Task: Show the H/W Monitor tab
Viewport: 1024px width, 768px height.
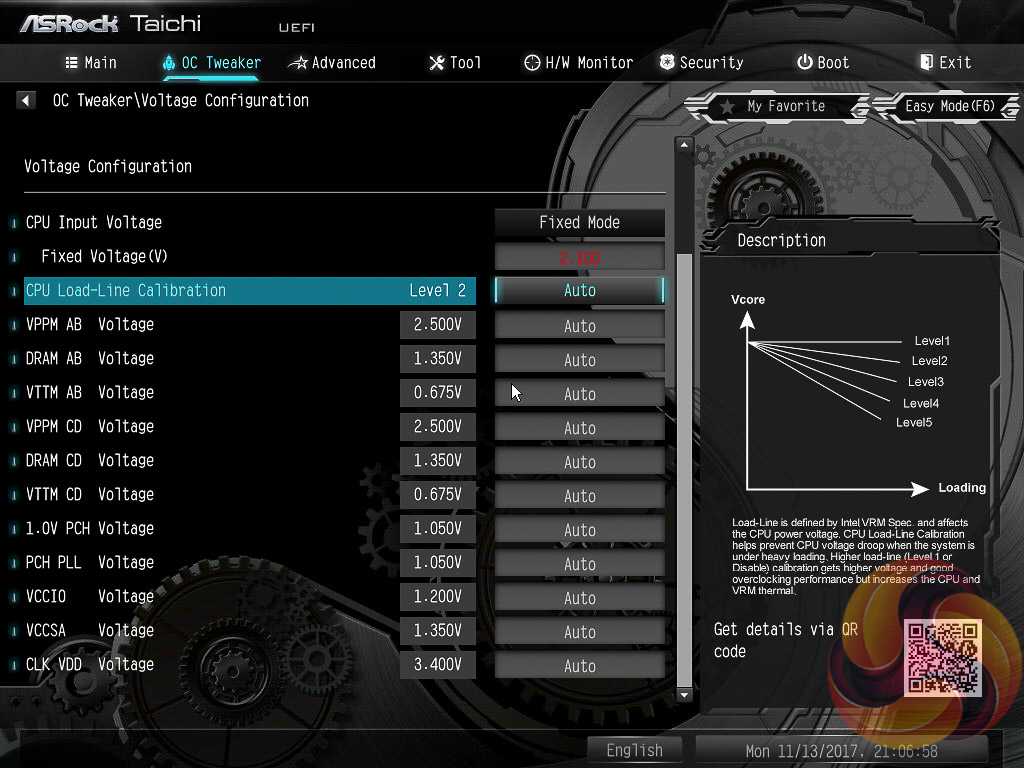Action: tap(578, 62)
